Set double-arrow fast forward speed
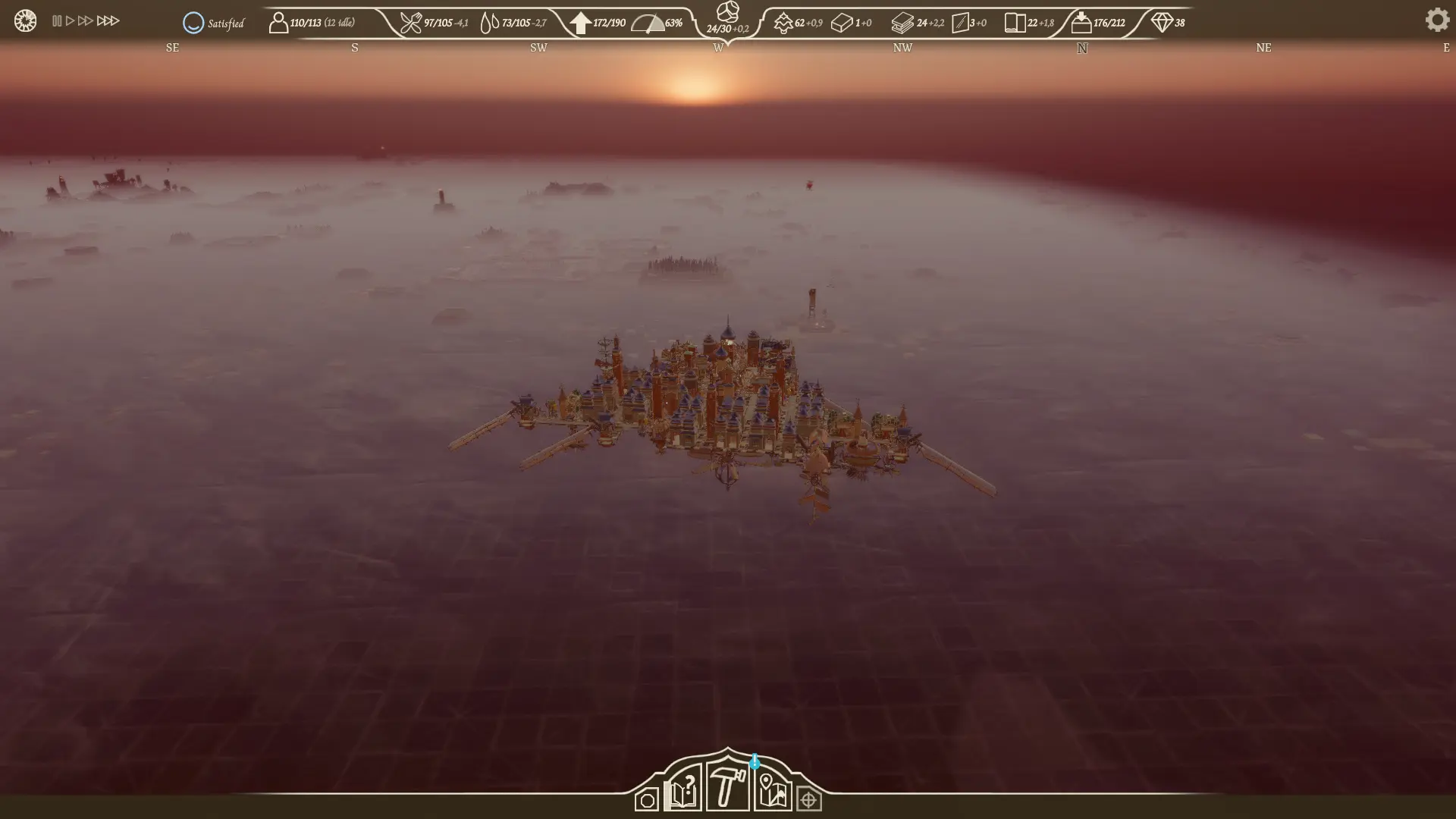Screen dimensions: 1456x819 point(86,21)
